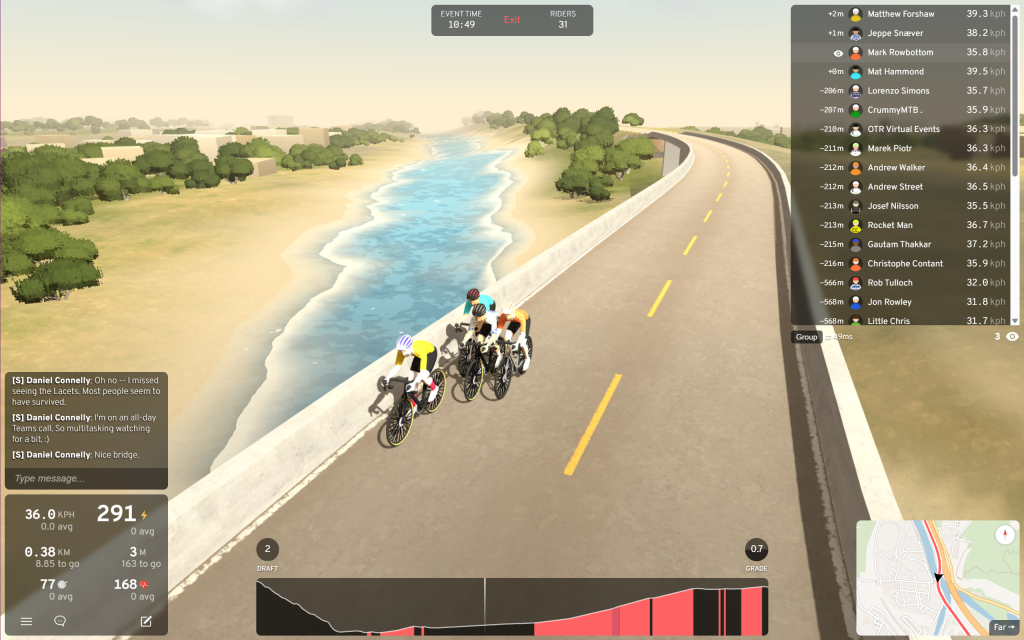Select rider Matthew Forshaw in the list
1024x640 pixels.
(x=900, y=14)
